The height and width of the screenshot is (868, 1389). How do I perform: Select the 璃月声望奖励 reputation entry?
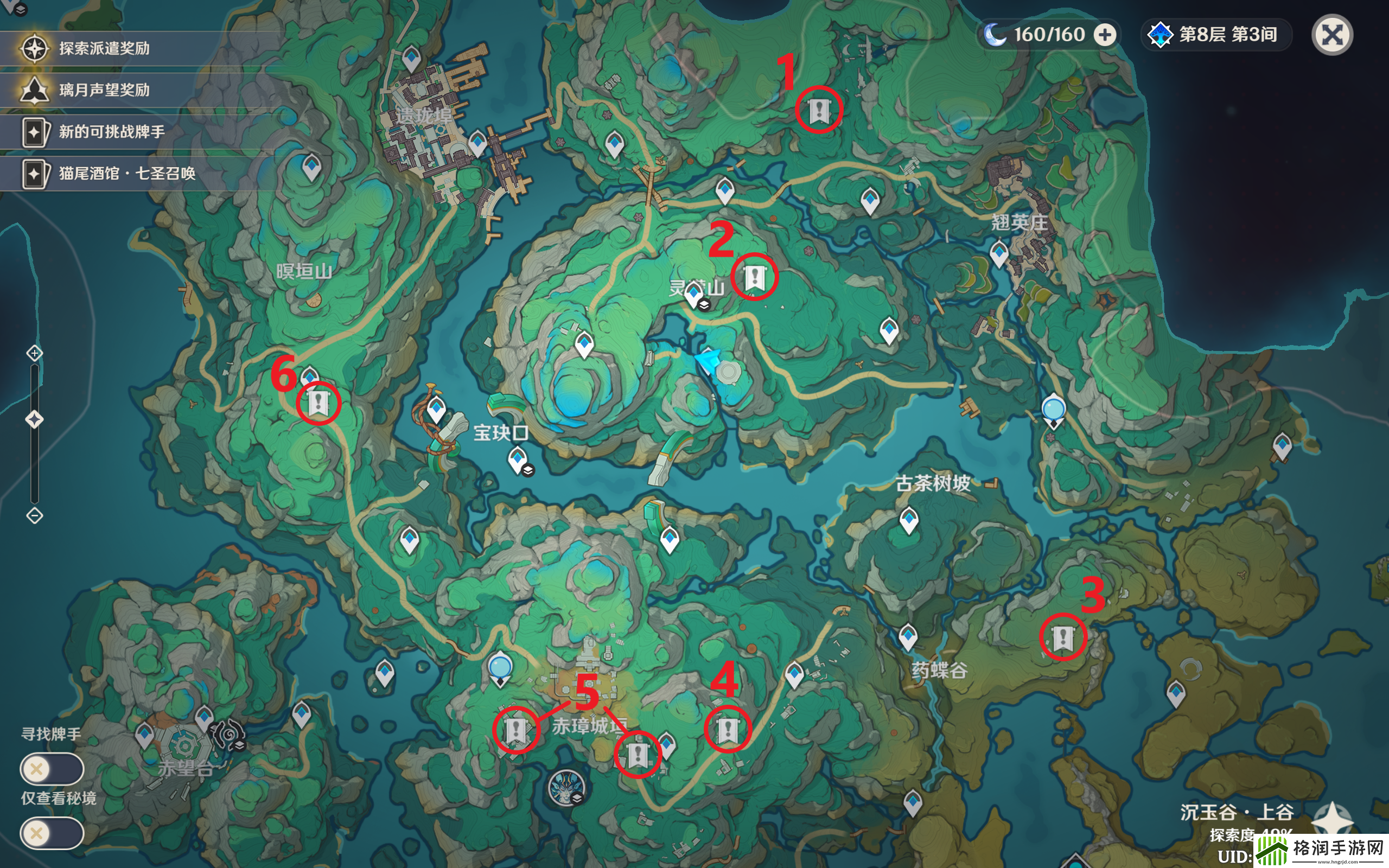(x=103, y=90)
